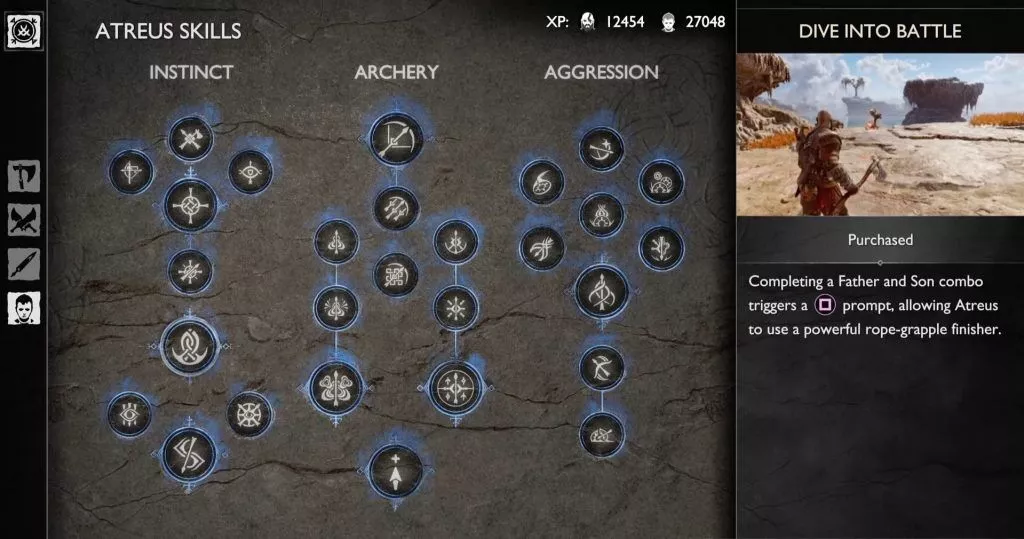Image resolution: width=1024 pixels, height=539 pixels.
Task: Select the topmost Aggression skill node
Action: tap(601, 149)
